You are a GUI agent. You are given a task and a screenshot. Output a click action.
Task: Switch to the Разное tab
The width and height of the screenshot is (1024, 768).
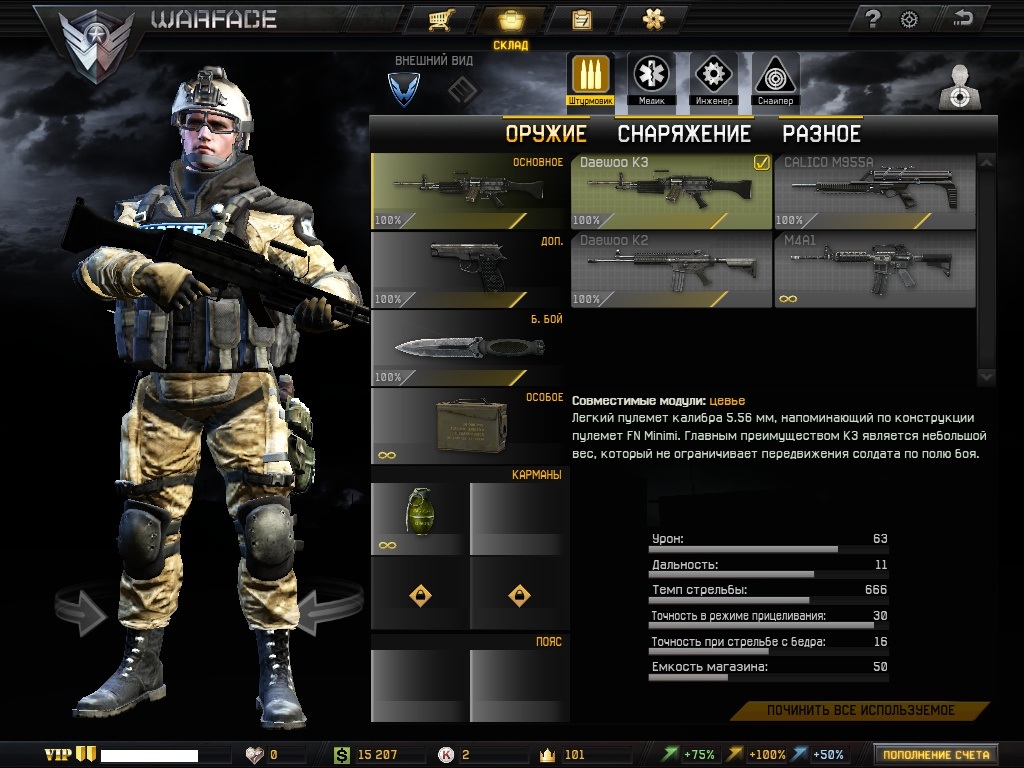821,134
